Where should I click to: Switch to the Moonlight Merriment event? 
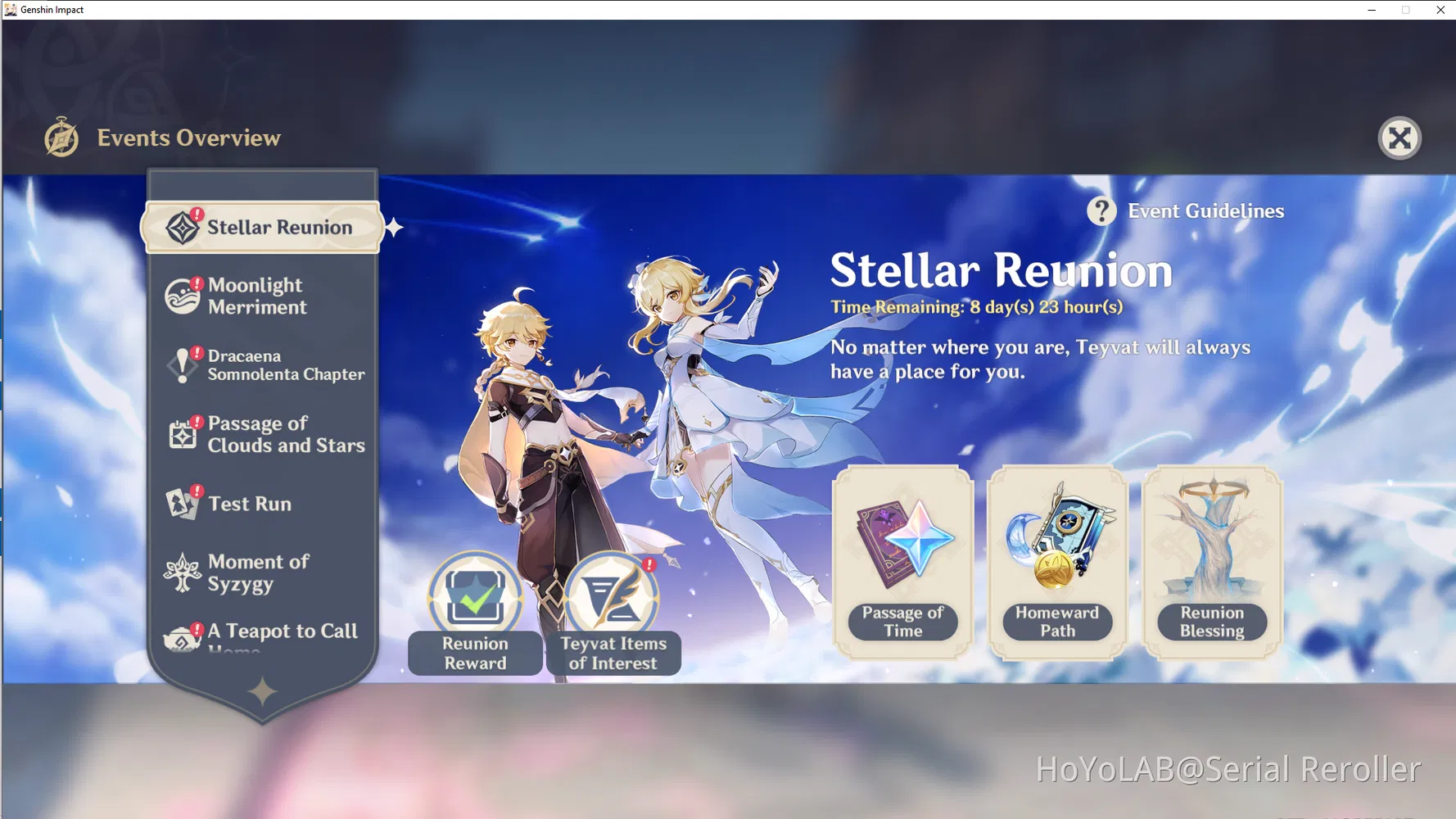tap(255, 296)
